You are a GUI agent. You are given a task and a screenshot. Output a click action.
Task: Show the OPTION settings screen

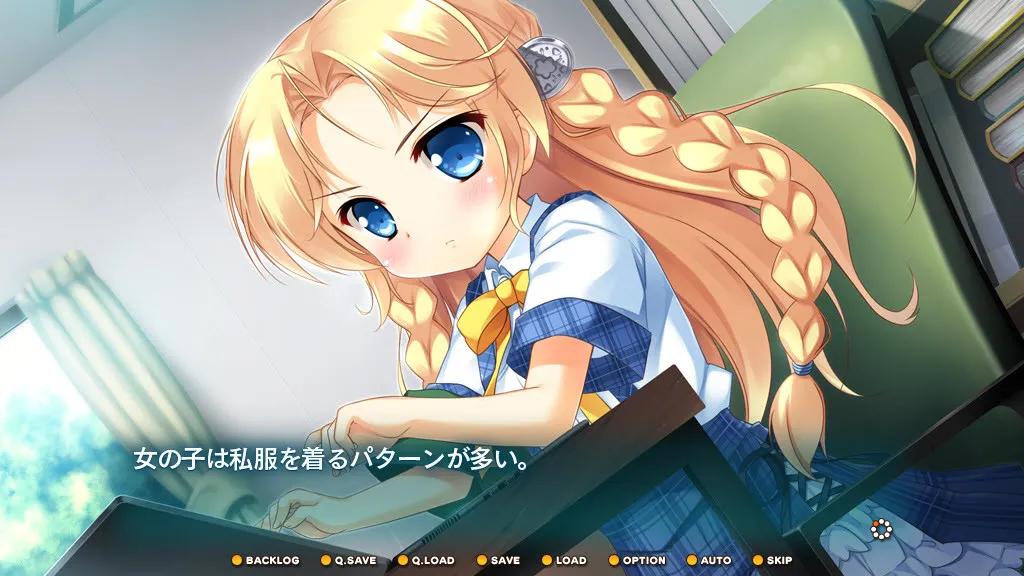click(638, 561)
